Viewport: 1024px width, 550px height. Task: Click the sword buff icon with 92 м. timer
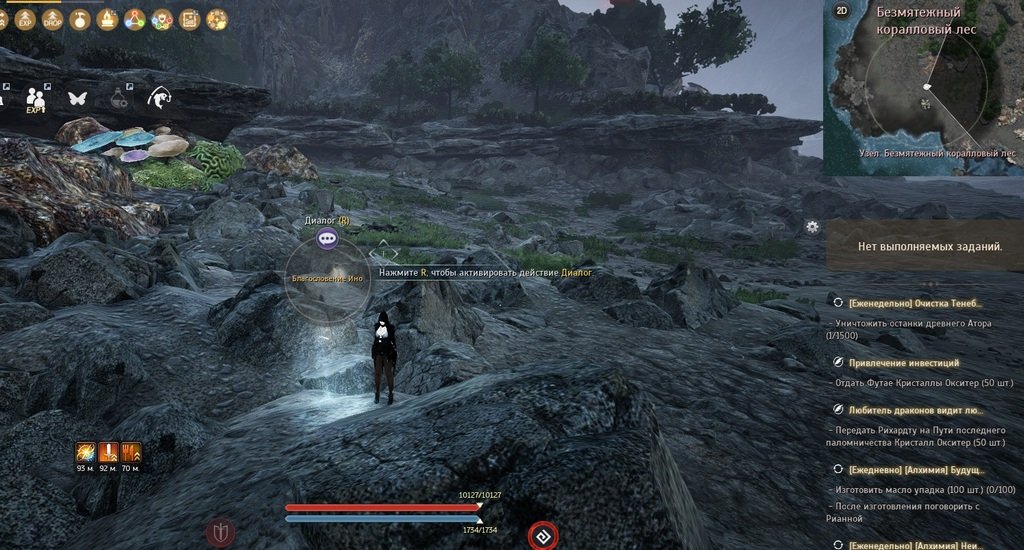pos(108,452)
